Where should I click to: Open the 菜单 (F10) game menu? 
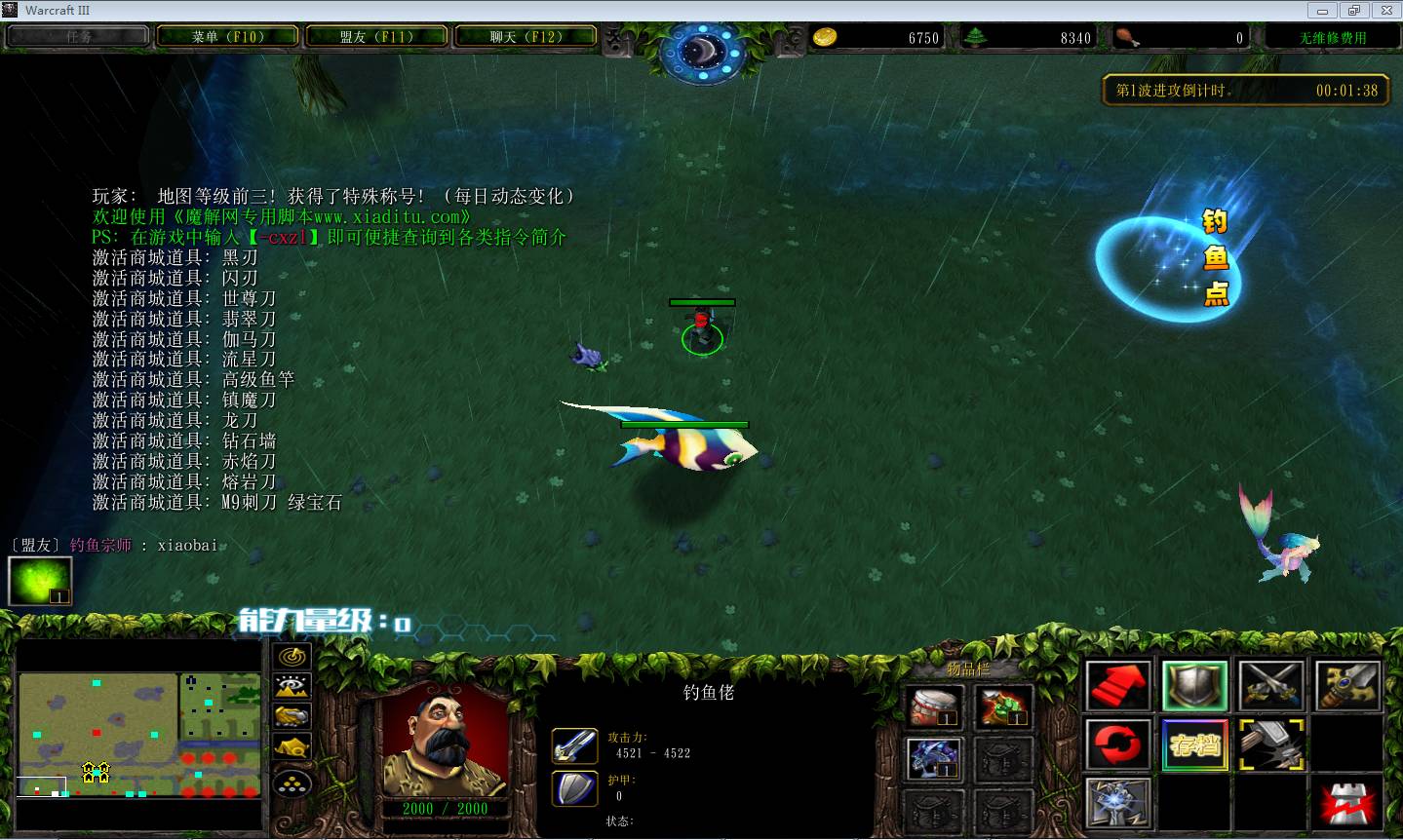pyautogui.click(x=228, y=37)
